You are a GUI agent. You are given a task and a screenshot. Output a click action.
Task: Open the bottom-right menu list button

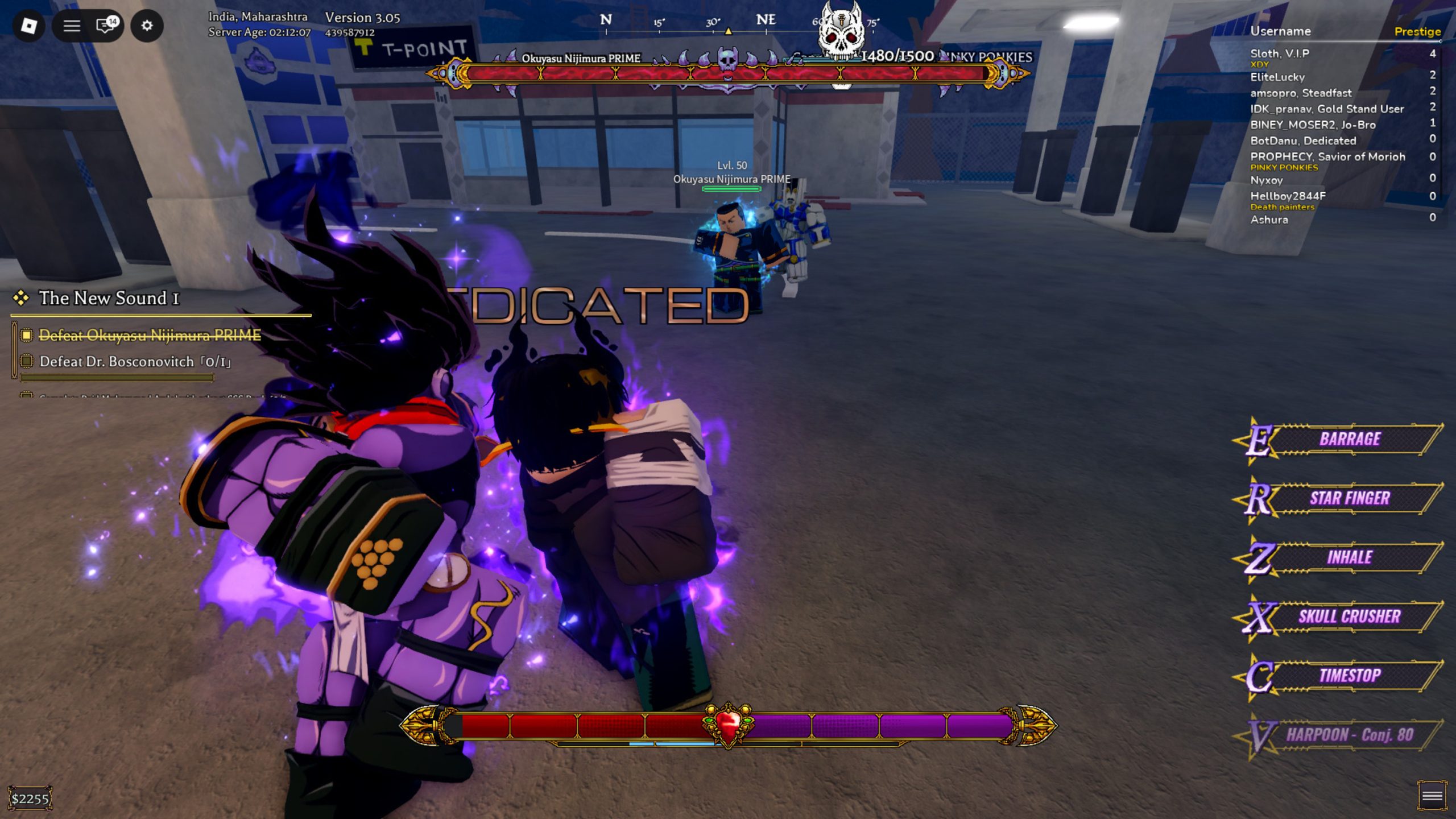(x=1432, y=796)
